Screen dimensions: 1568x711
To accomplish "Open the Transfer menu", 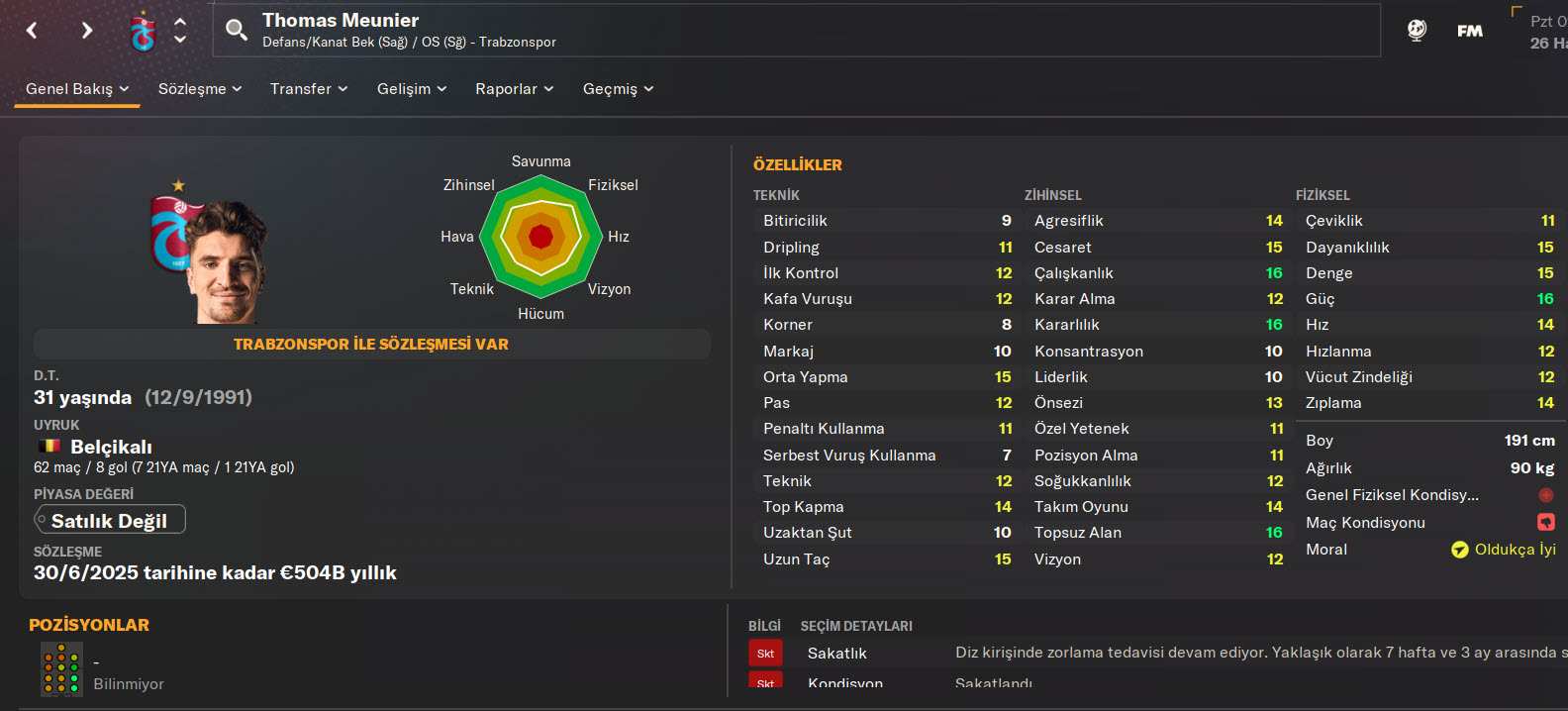I will pos(309,89).
